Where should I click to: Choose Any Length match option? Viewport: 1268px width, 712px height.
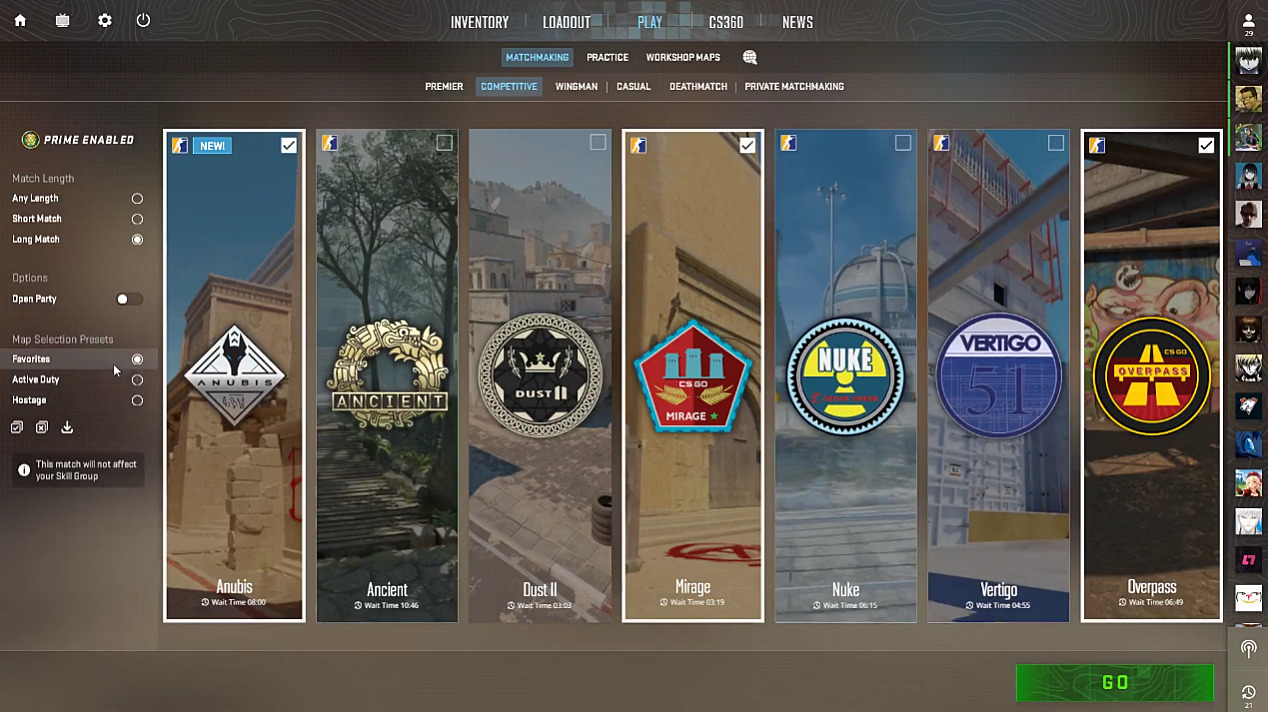(137, 199)
